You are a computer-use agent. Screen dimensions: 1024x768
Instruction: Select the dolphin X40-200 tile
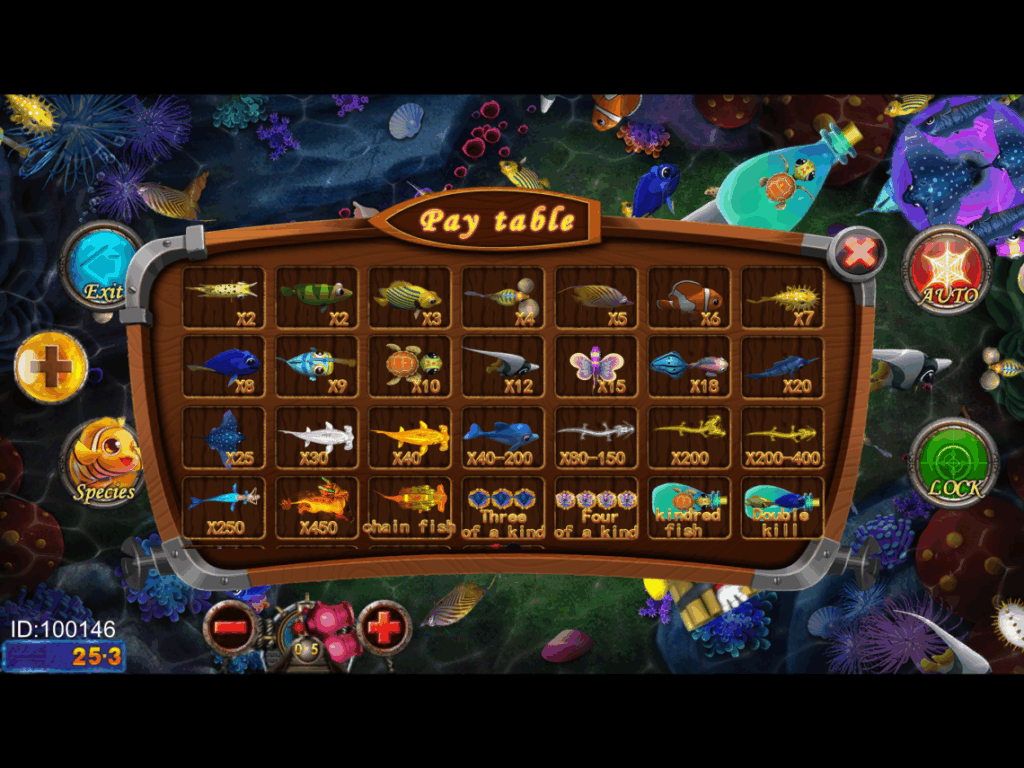pos(503,437)
